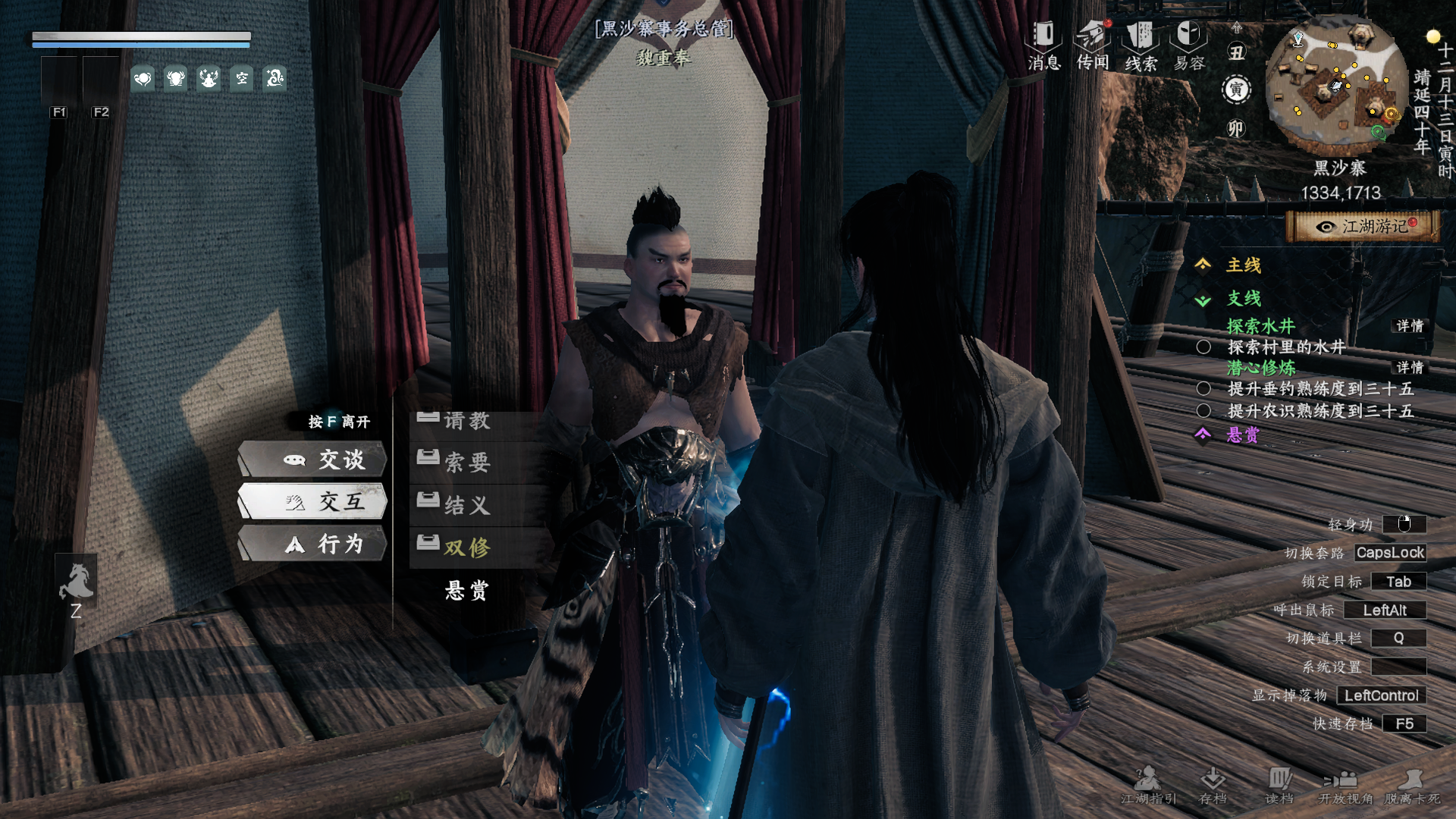Image resolution: width=1456 pixels, height=819 pixels.
Task: Click the 存档 save game button
Action: pos(1213,786)
